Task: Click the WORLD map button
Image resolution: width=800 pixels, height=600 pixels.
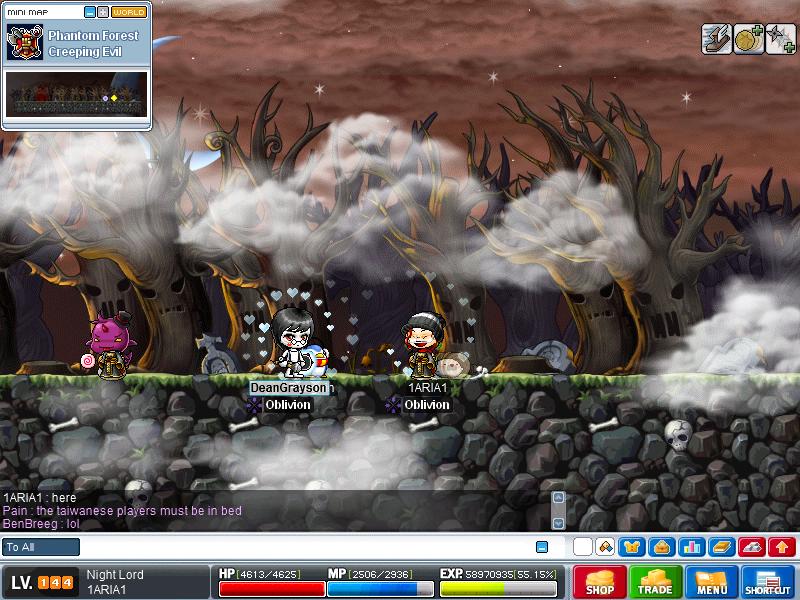Action: (129, 12)
